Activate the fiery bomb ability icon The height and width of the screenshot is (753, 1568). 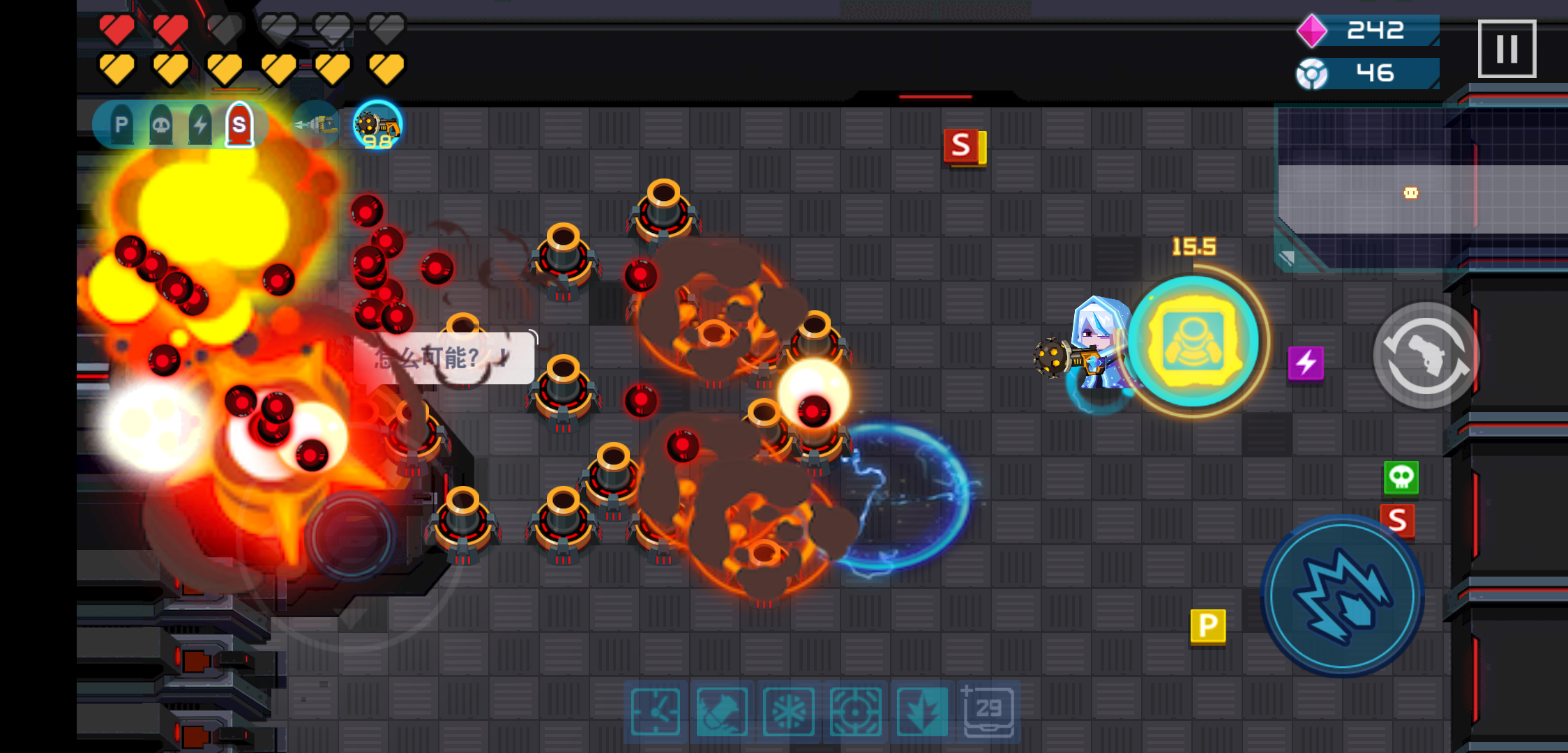click(x=719, y=713)
